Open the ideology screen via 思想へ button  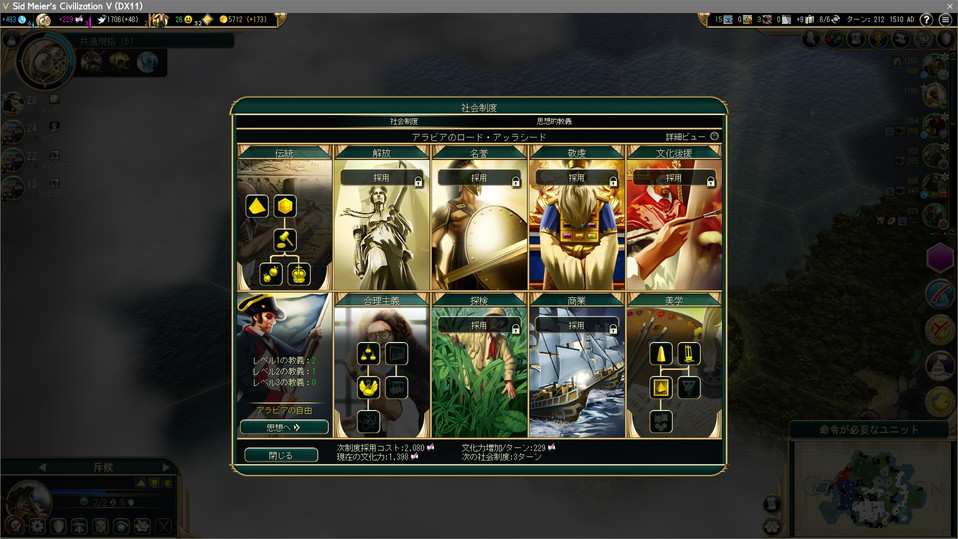pyautogui.click(x=284, y=427)
